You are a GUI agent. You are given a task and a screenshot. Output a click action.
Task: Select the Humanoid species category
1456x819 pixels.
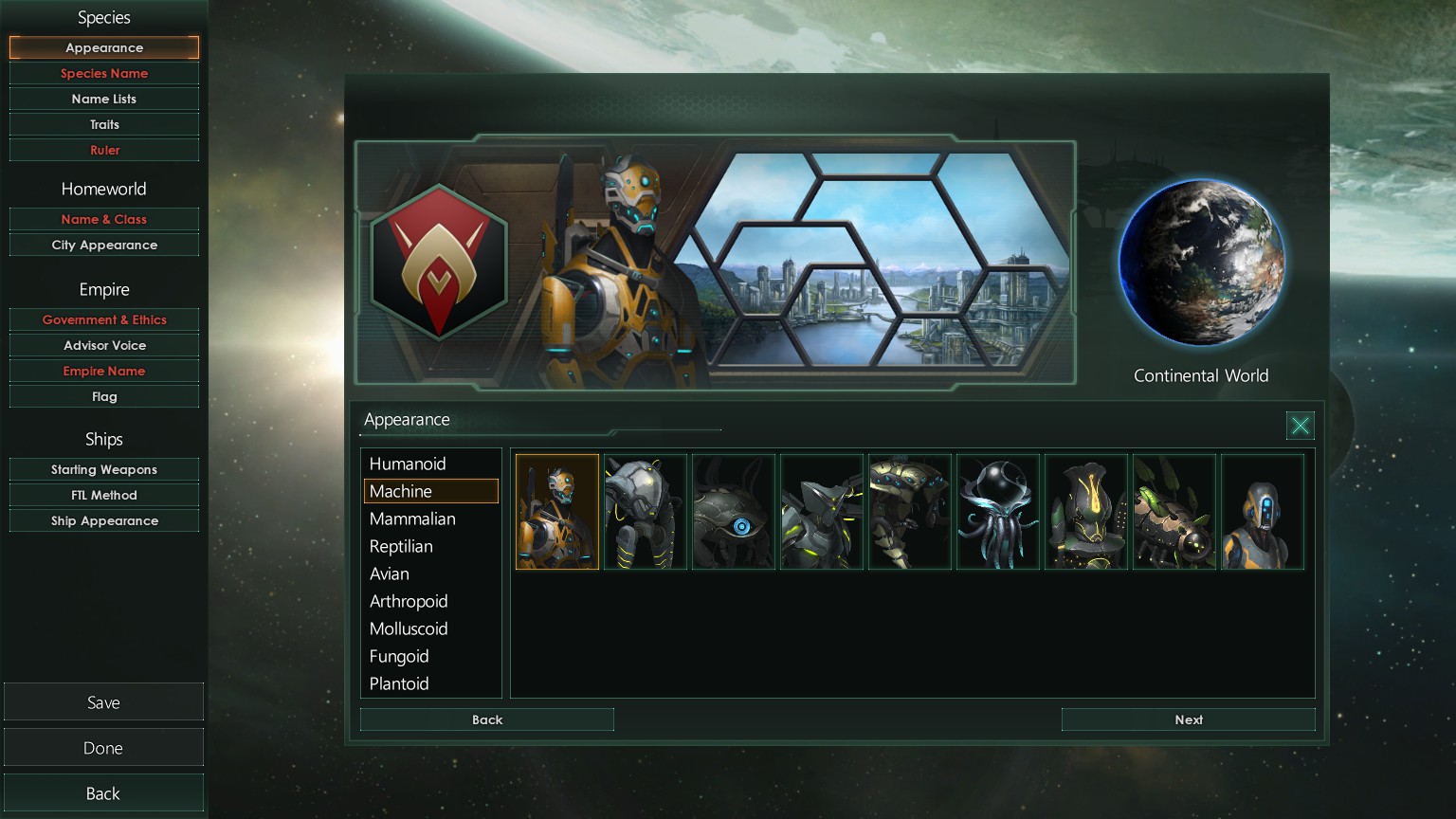(408, 464)
